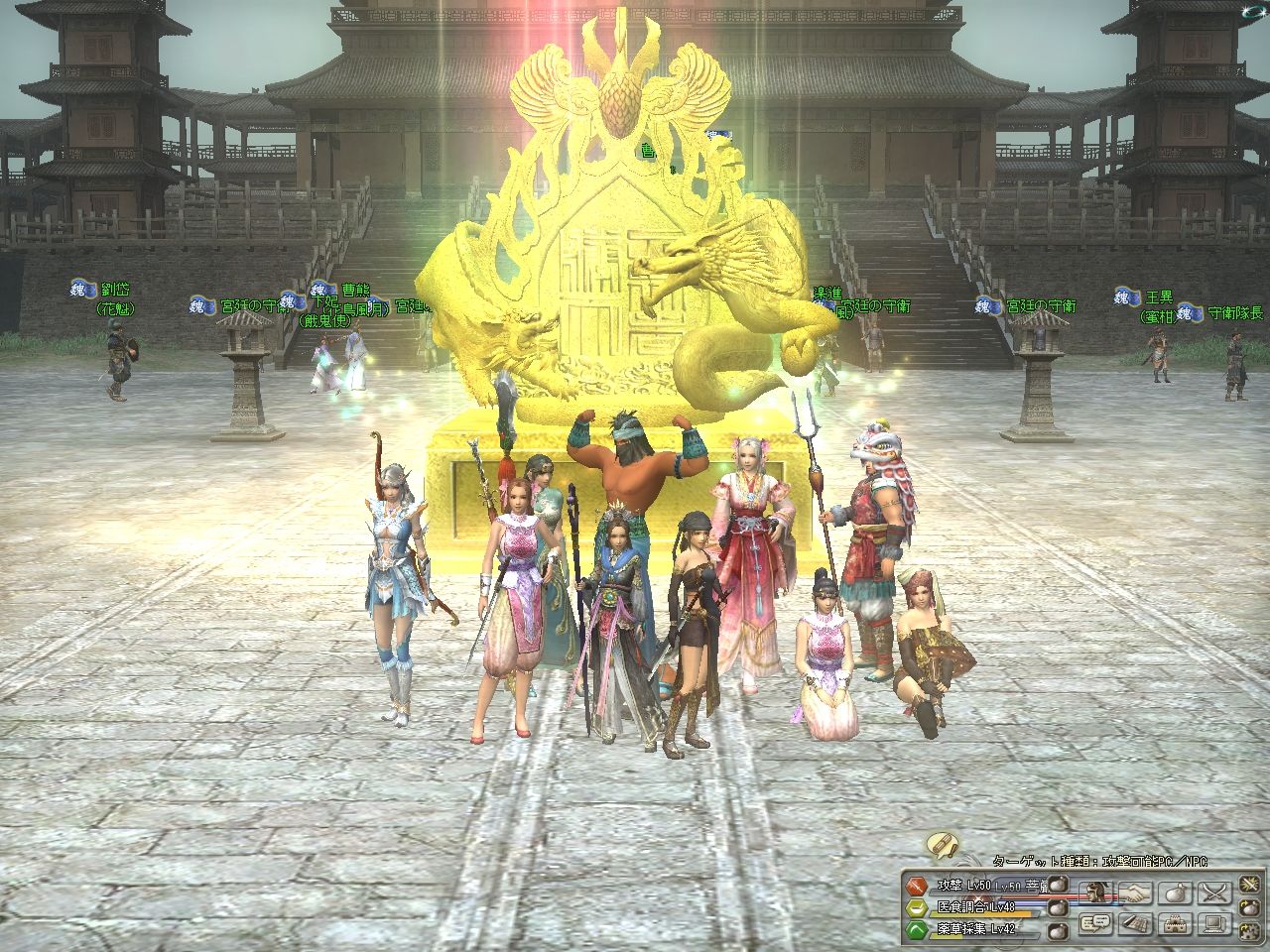
Task: Open the chat speech bubbles menu
Action: click(1097, 924)
